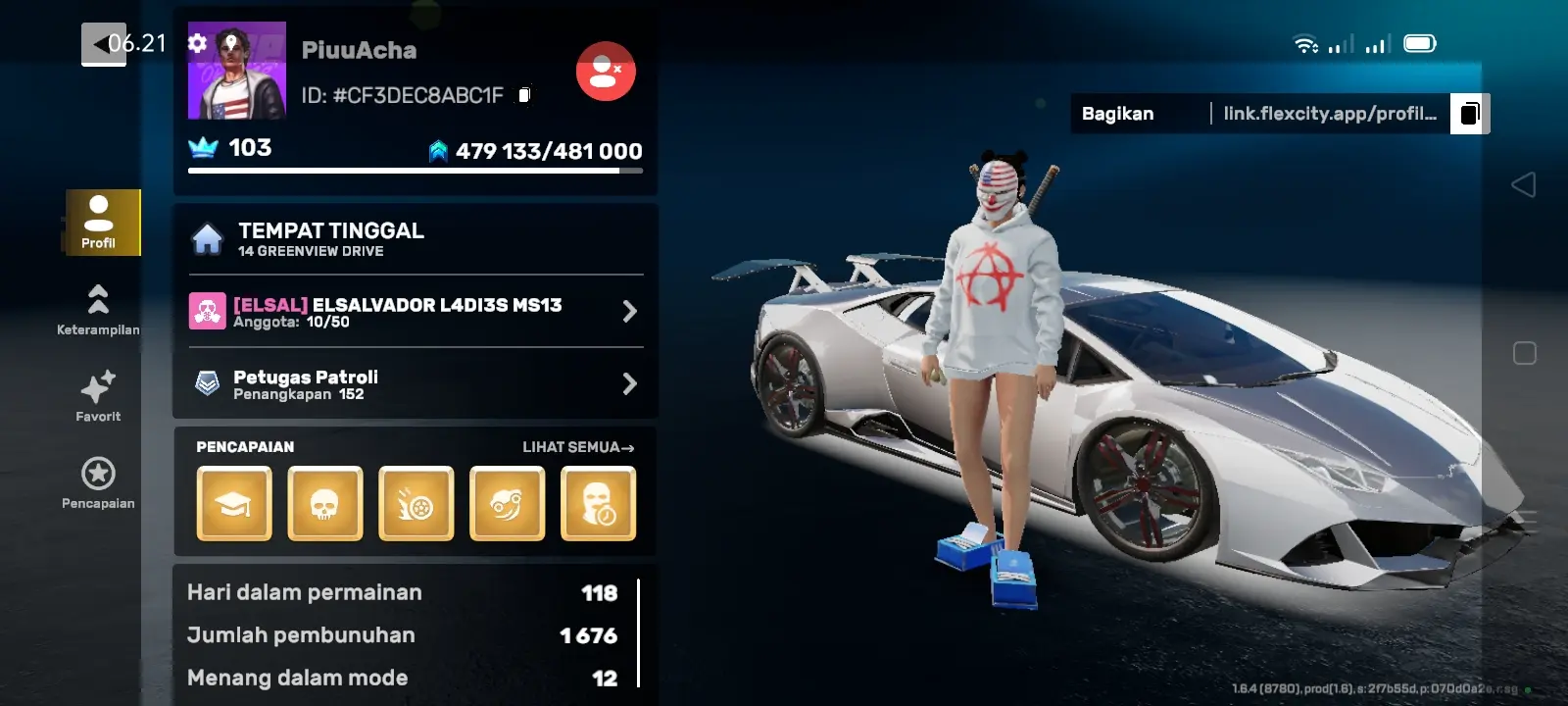Copy the link.flexcity.app profile link

1469,114
